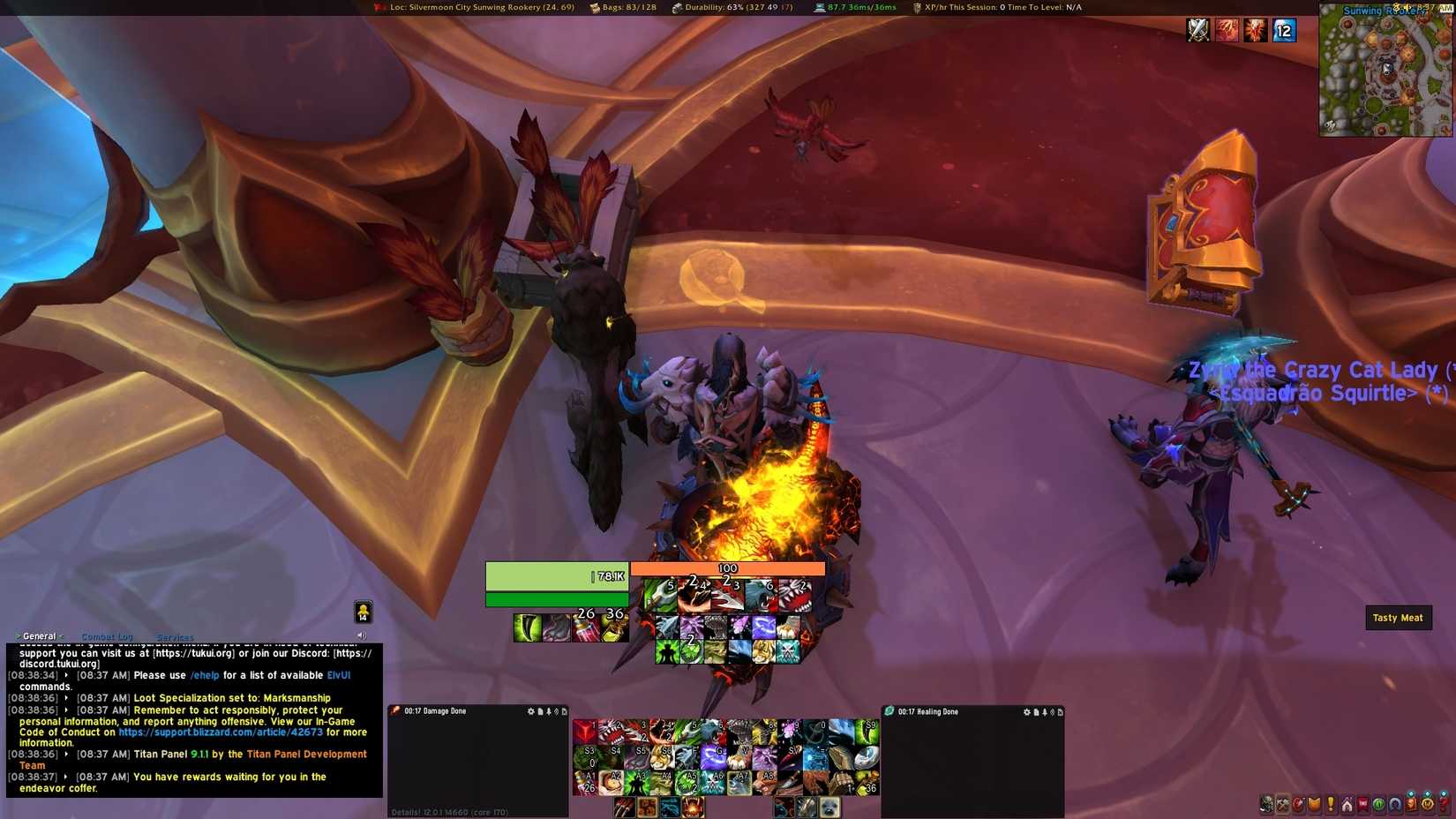Toggle chat sound with the speaker icon
This screenshot has height=819, width=1456.
pyautogui.click(x=361, y=634)
